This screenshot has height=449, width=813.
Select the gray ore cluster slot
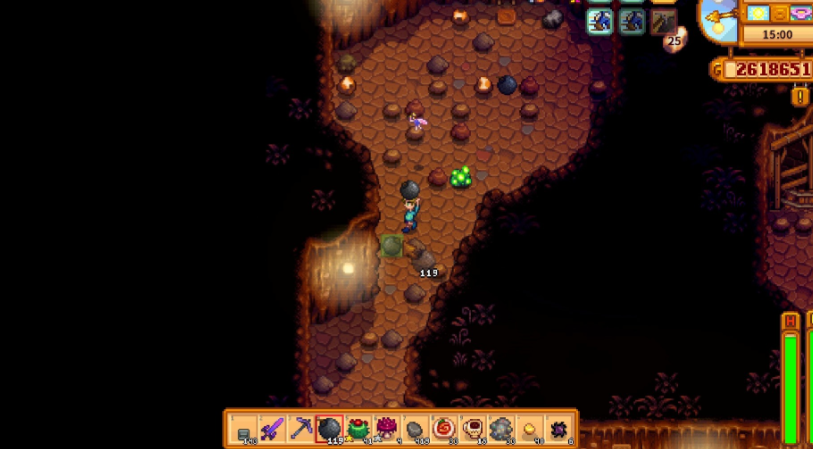pos(501,430)
